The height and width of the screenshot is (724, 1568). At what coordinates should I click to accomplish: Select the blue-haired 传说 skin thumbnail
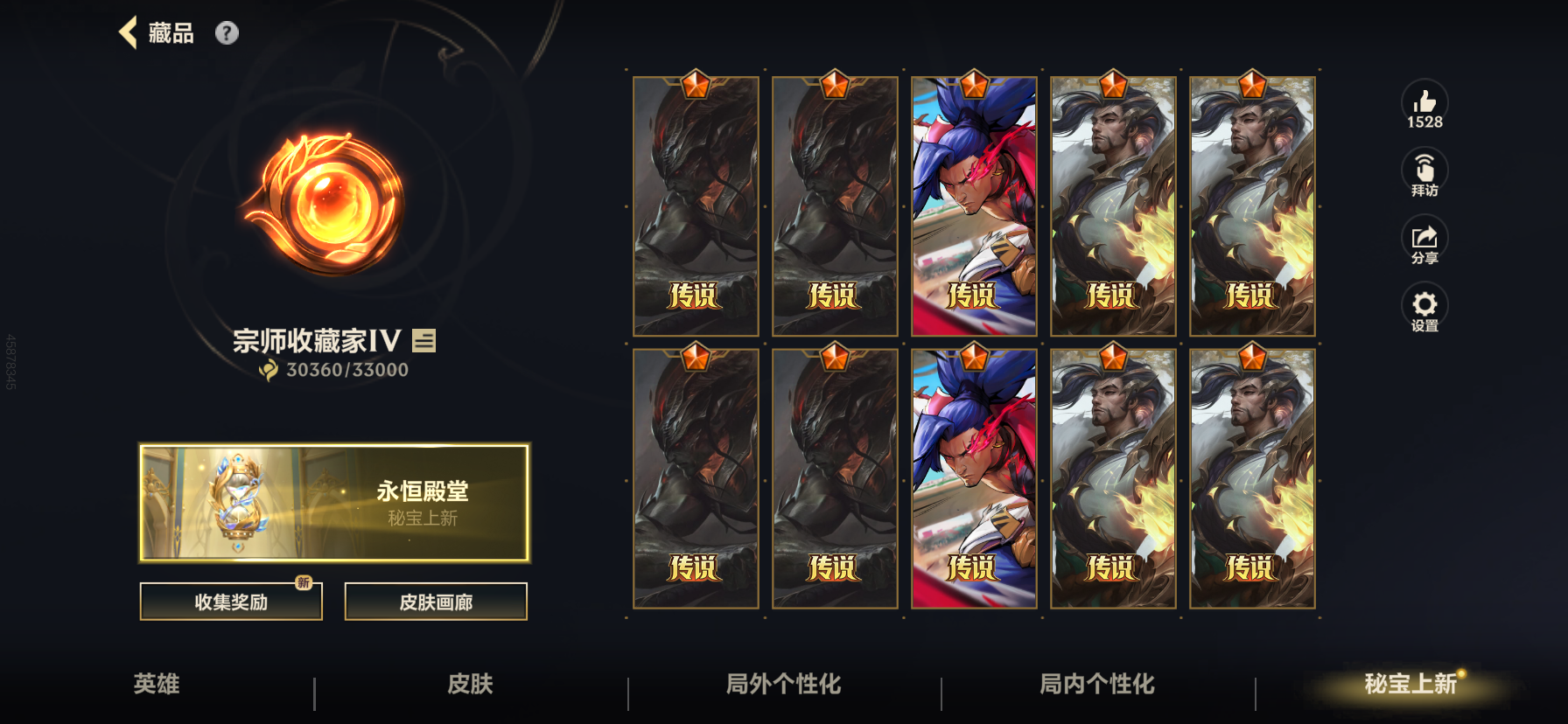point(973,204)
